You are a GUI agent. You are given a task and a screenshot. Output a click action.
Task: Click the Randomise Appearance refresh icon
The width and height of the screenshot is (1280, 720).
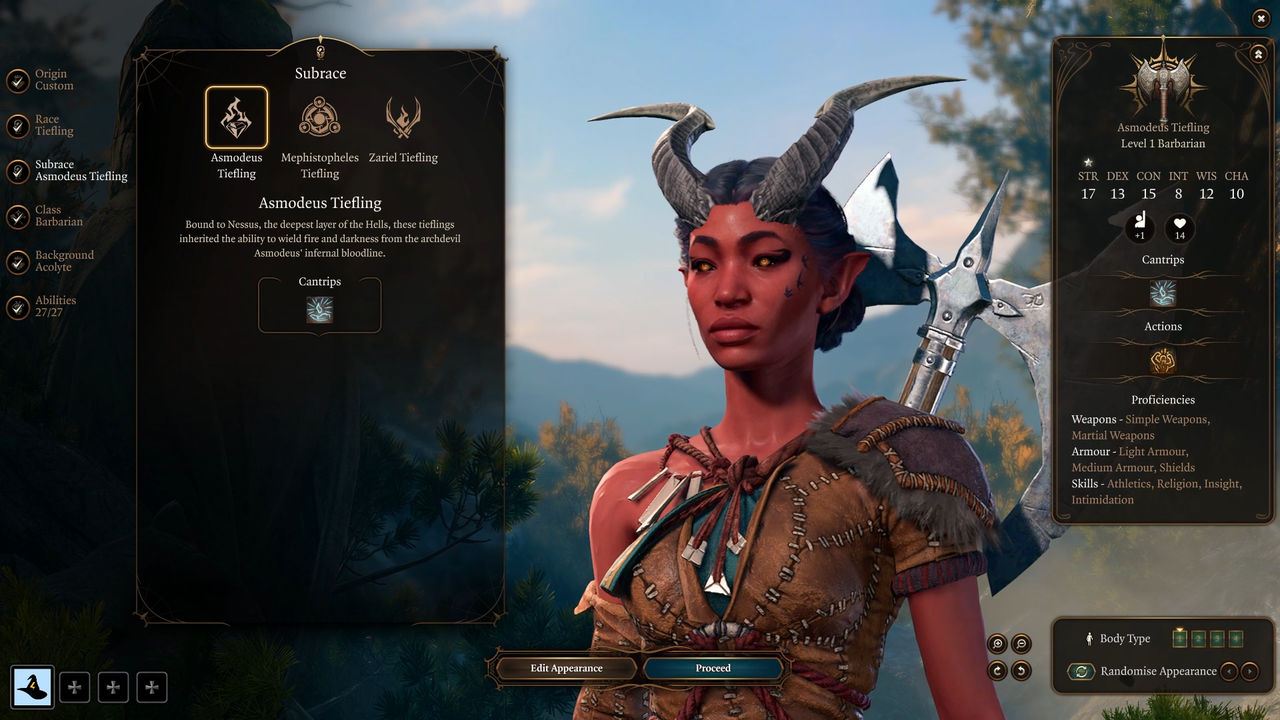(1081, 671)
